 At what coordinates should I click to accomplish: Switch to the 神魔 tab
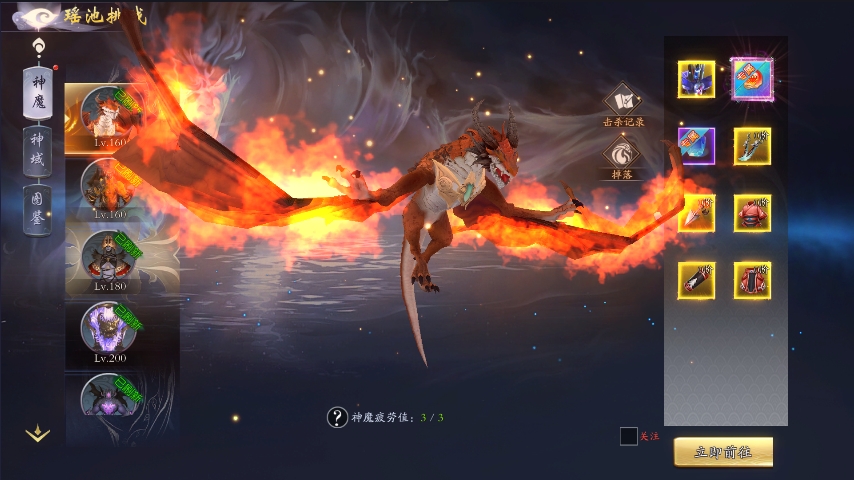click(x=38, y=92)
